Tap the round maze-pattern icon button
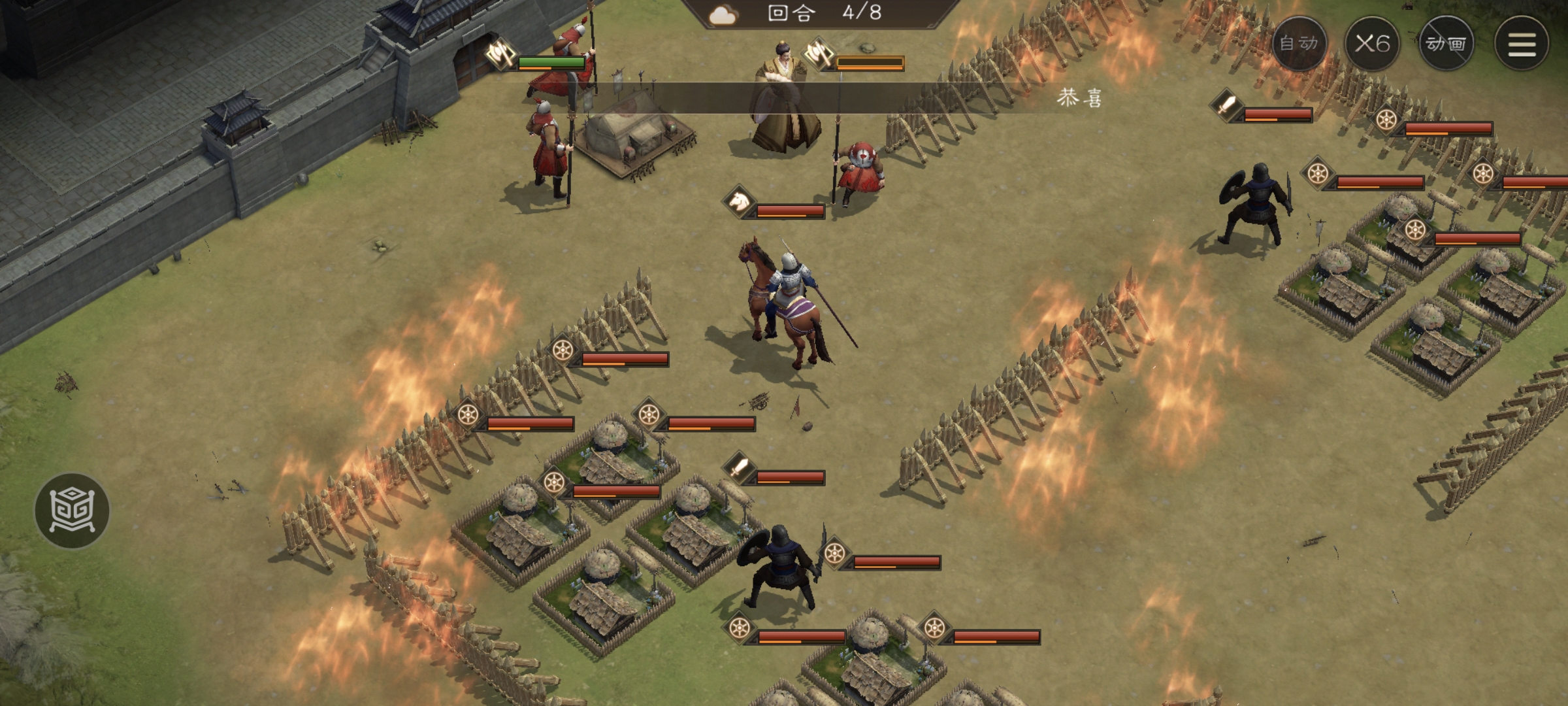1568x706 pixels. tap(72, 511)
